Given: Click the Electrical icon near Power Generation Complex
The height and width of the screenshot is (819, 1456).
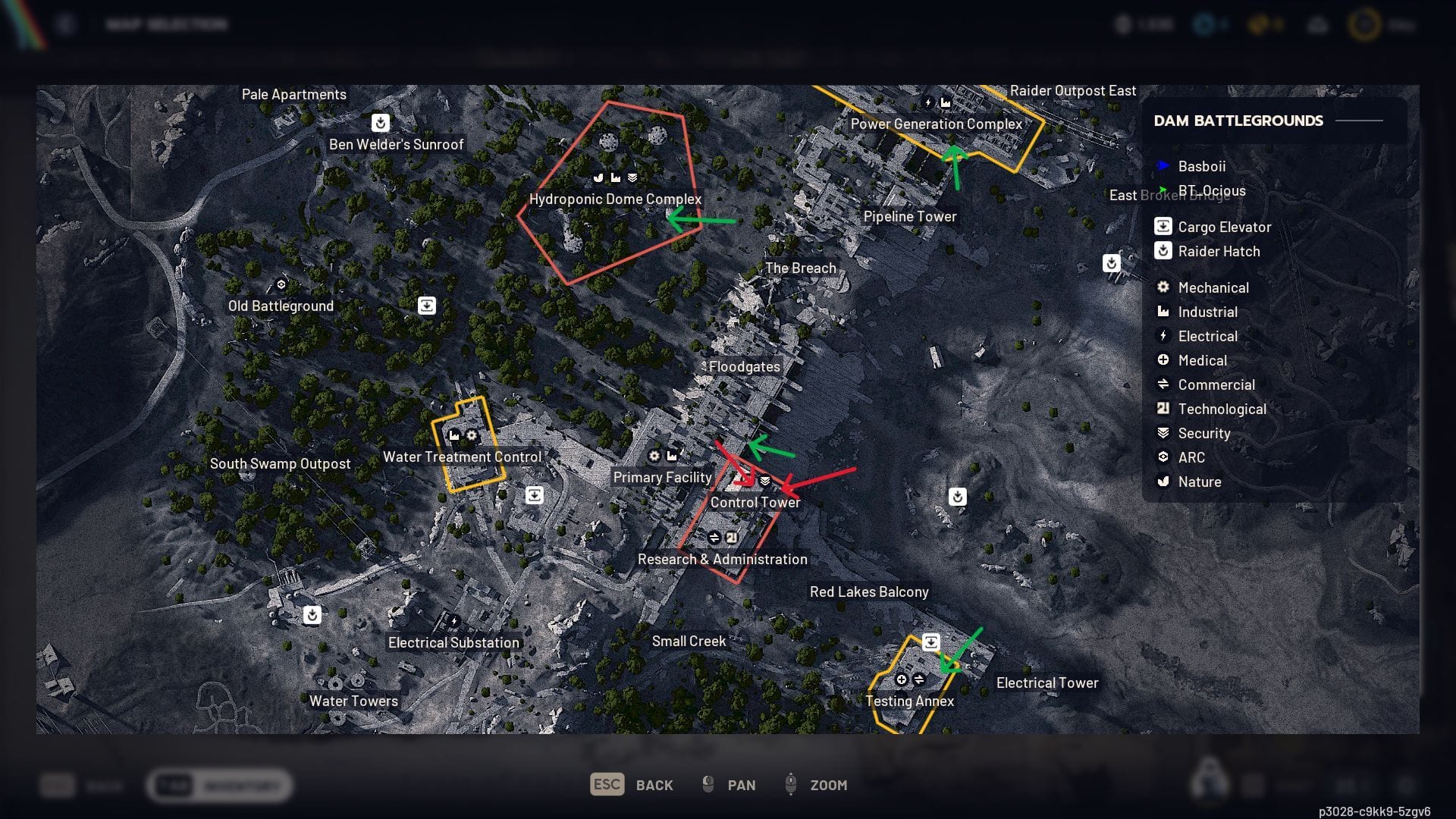Looking at the screenshot, I should click(x=928, y=101).
